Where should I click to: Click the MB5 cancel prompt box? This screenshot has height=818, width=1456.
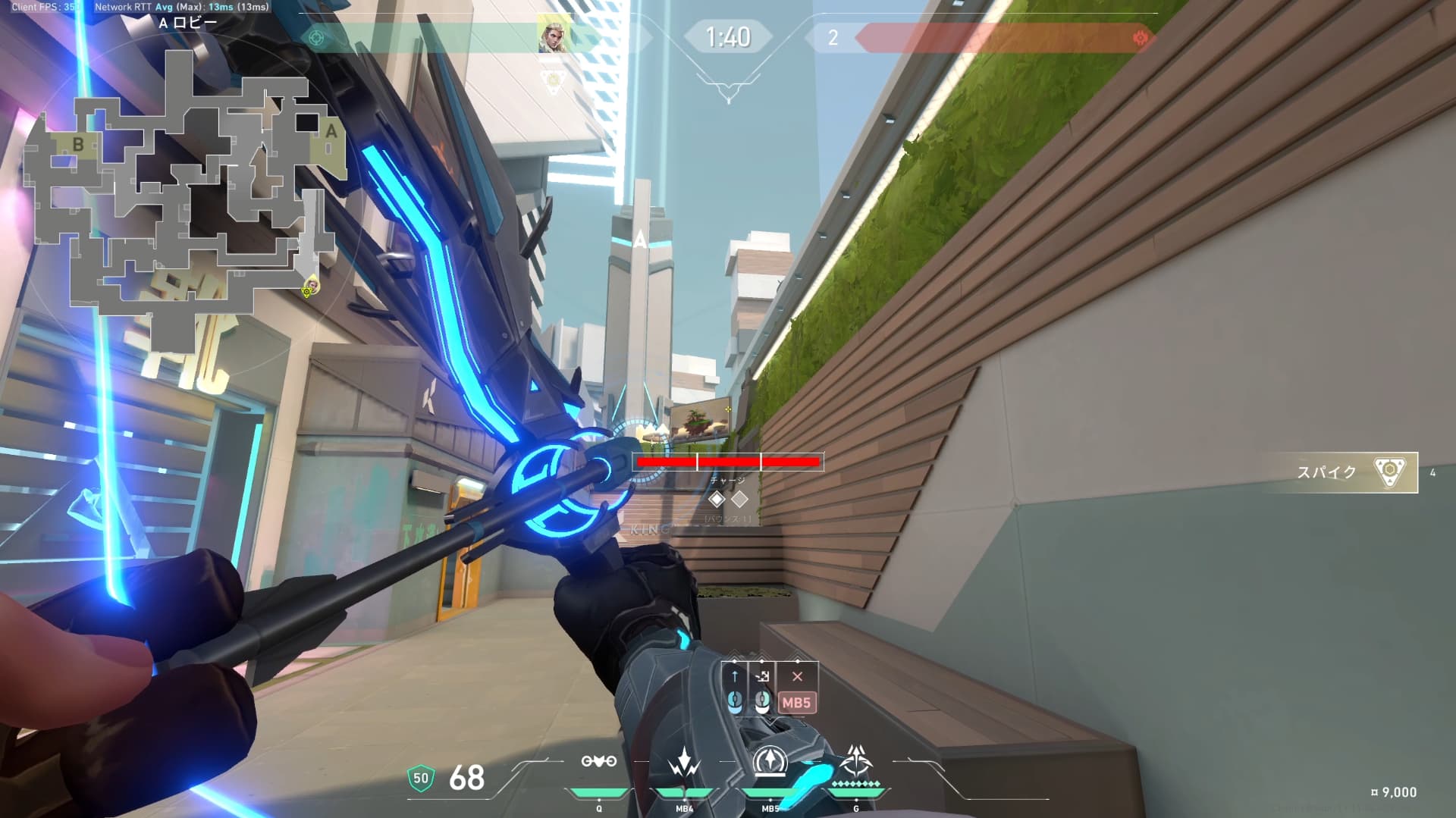pyautogui.click(x=796, y=703)
